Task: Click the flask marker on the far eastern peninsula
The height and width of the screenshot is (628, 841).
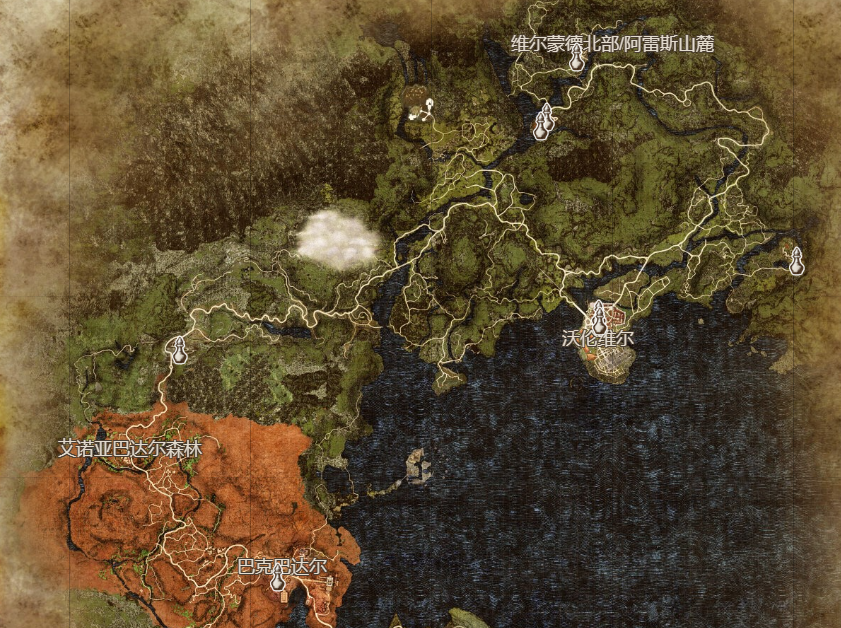Action: [x=796, y=262]
